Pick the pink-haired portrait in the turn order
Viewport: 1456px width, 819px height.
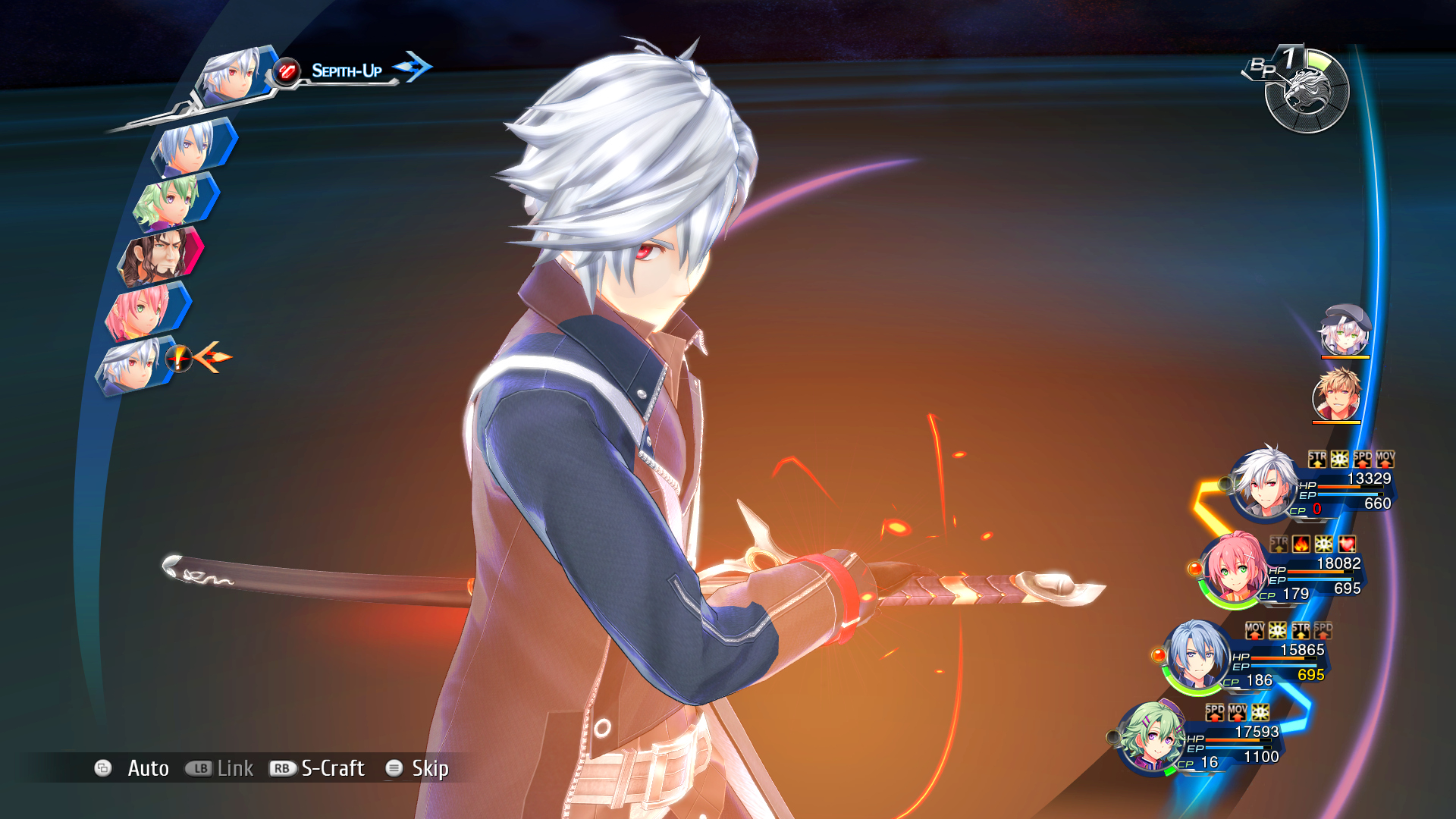coord(140,311)
